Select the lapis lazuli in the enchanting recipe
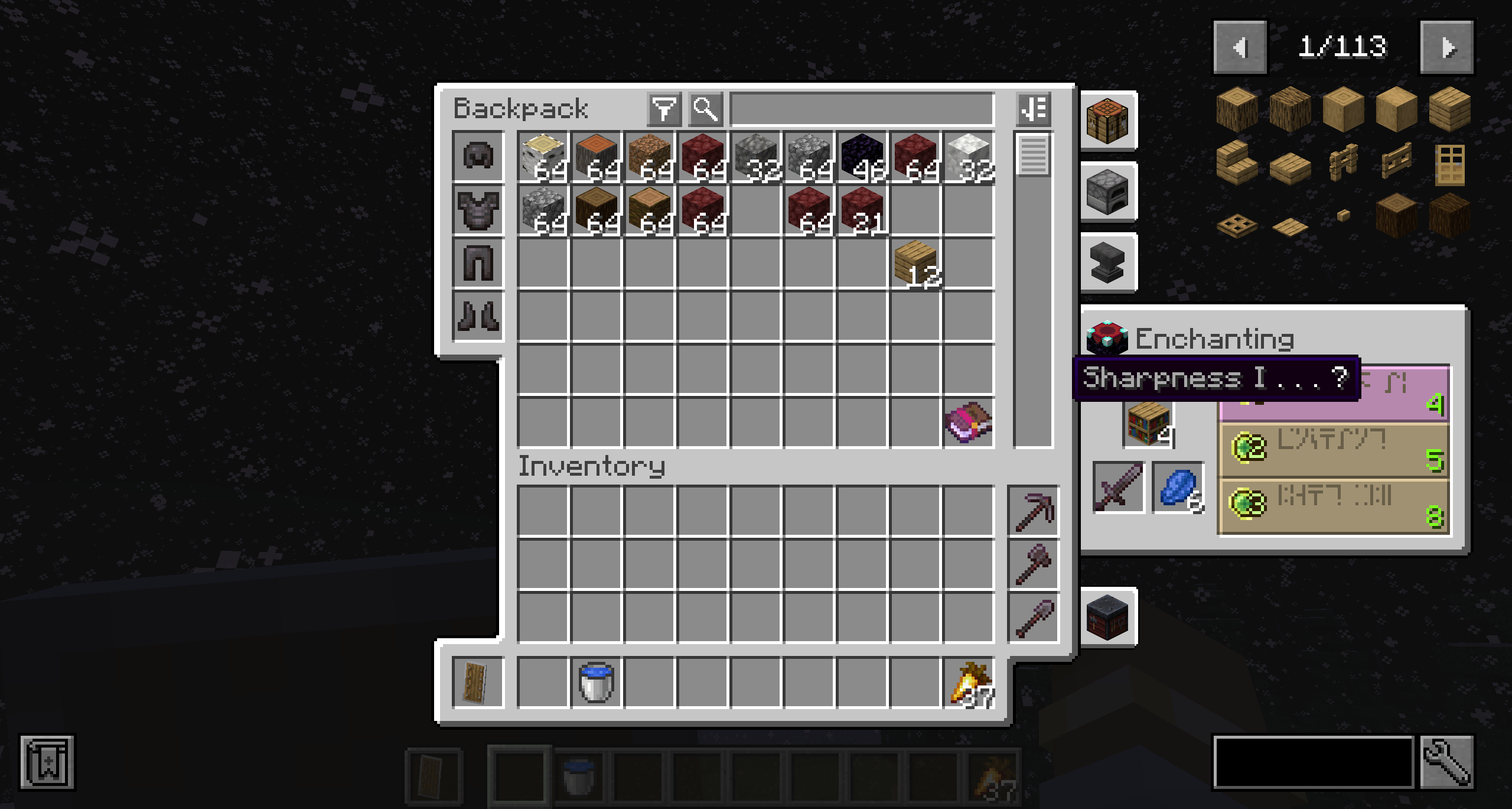This screenshot has width=1512, height=809. click(x=1178, y=487)
